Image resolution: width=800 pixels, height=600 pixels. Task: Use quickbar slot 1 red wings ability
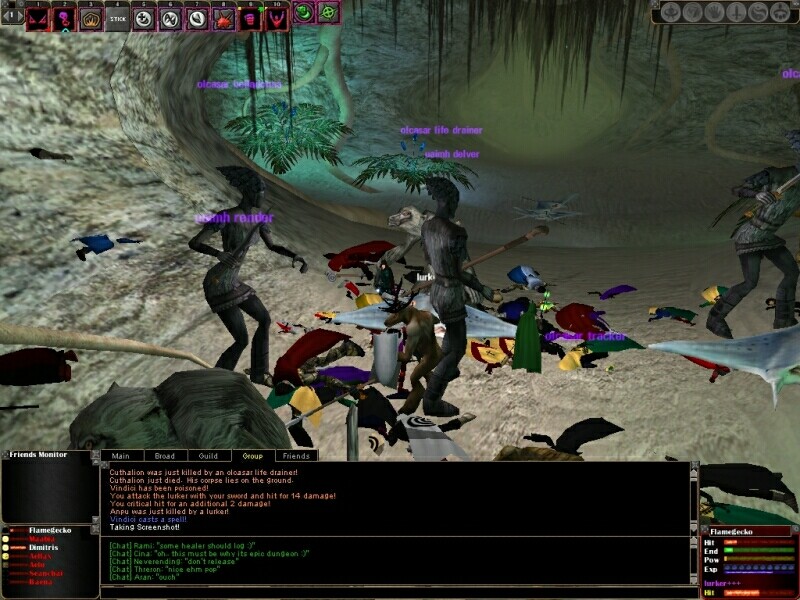tap(39, 18)
